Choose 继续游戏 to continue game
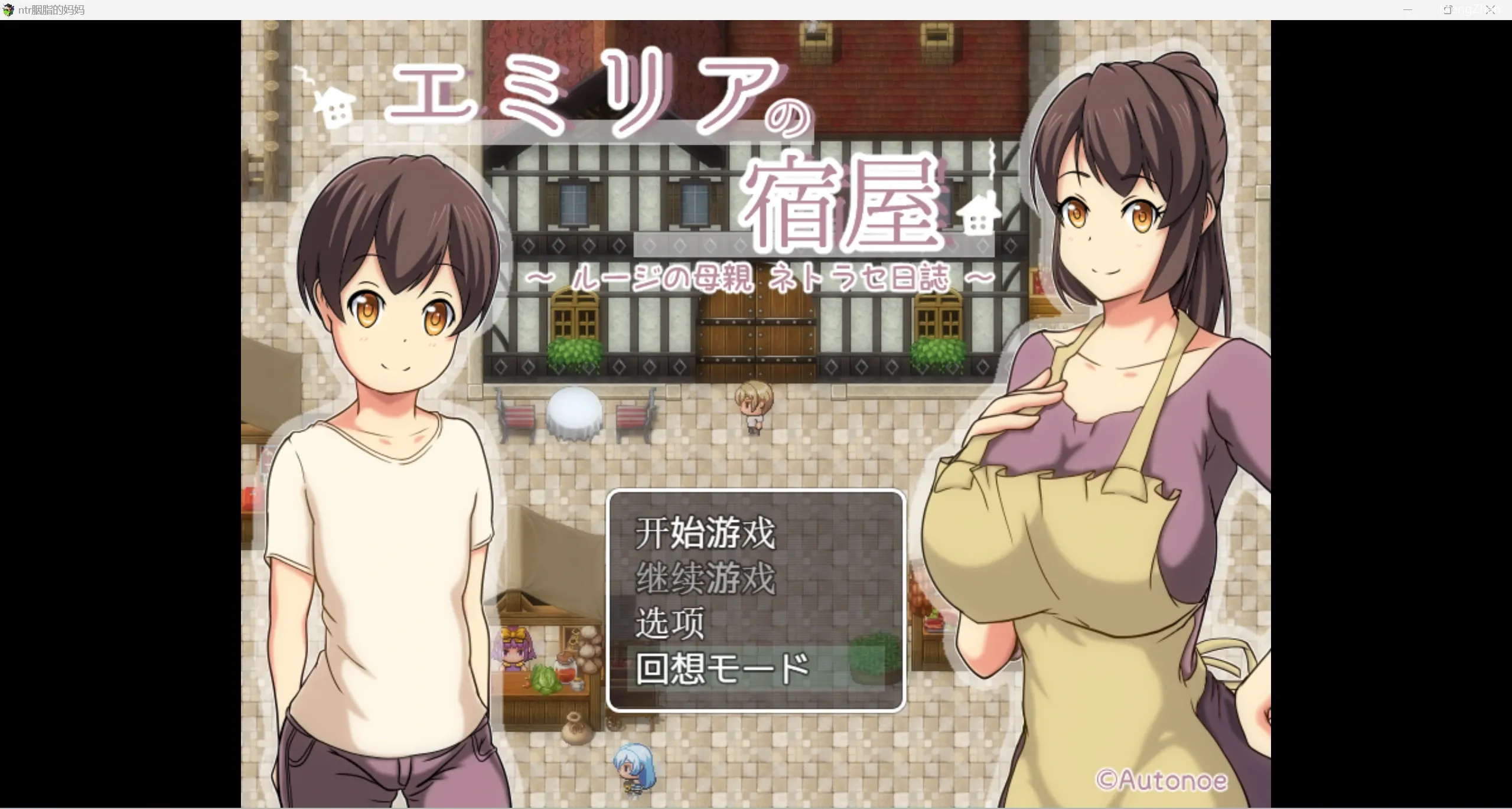1512x809 pixels. 705,579
